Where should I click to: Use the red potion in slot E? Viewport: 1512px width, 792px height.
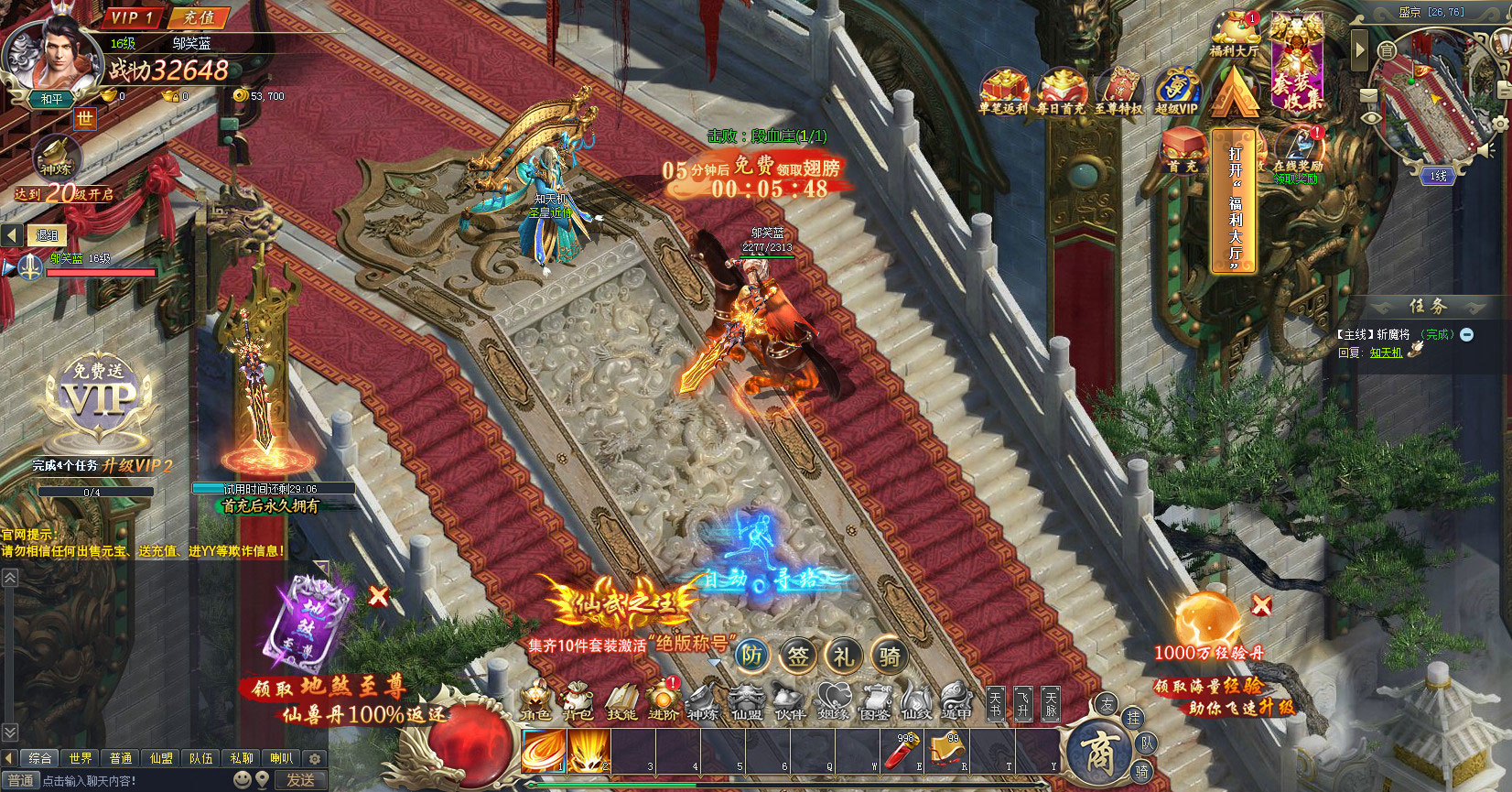[x=903, y=752]
